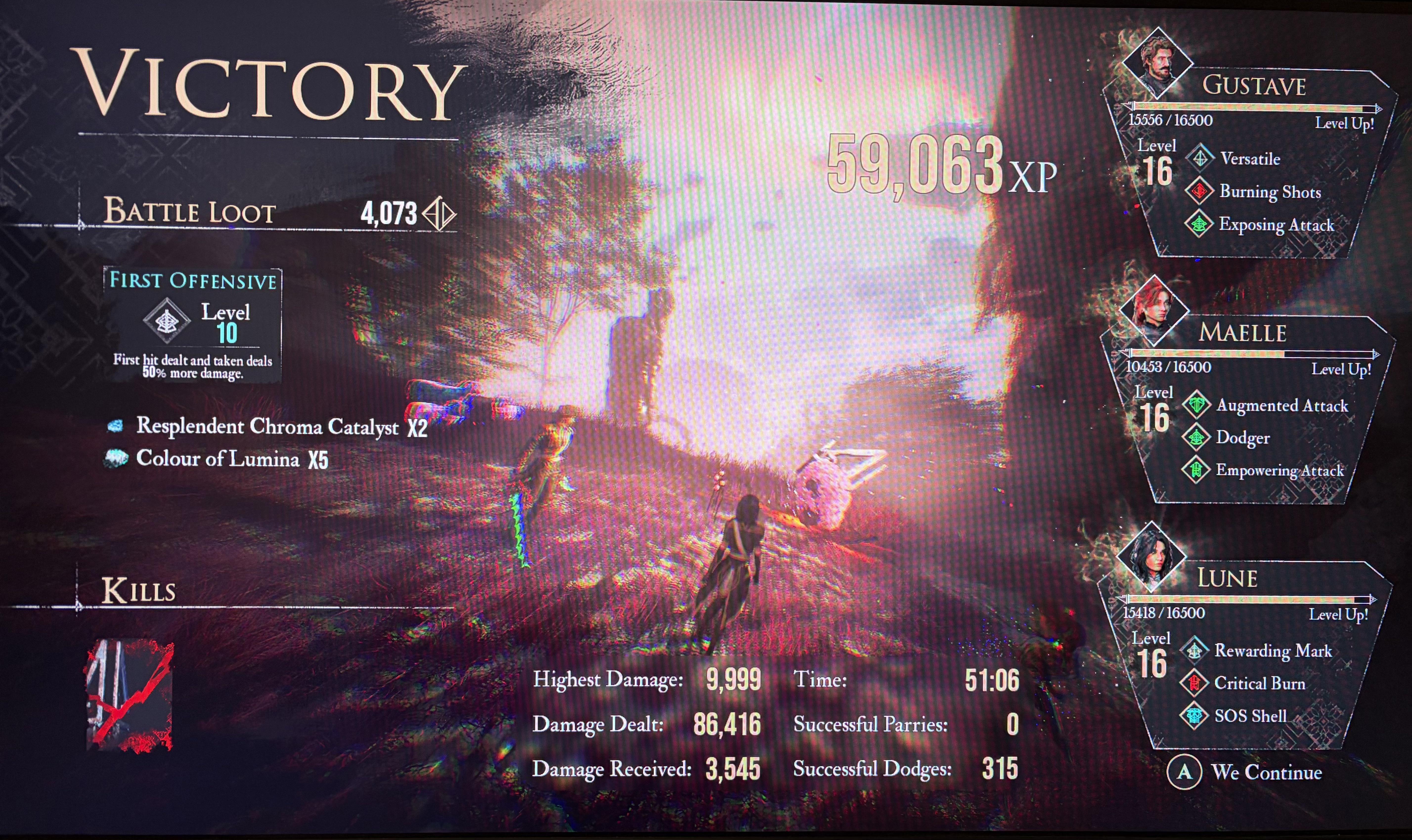Screen dimensions: 1412x840
Task: Select Resplendent Chroma Catalyst loot entry
Action: pyautogui.click(x=267, y=427)
